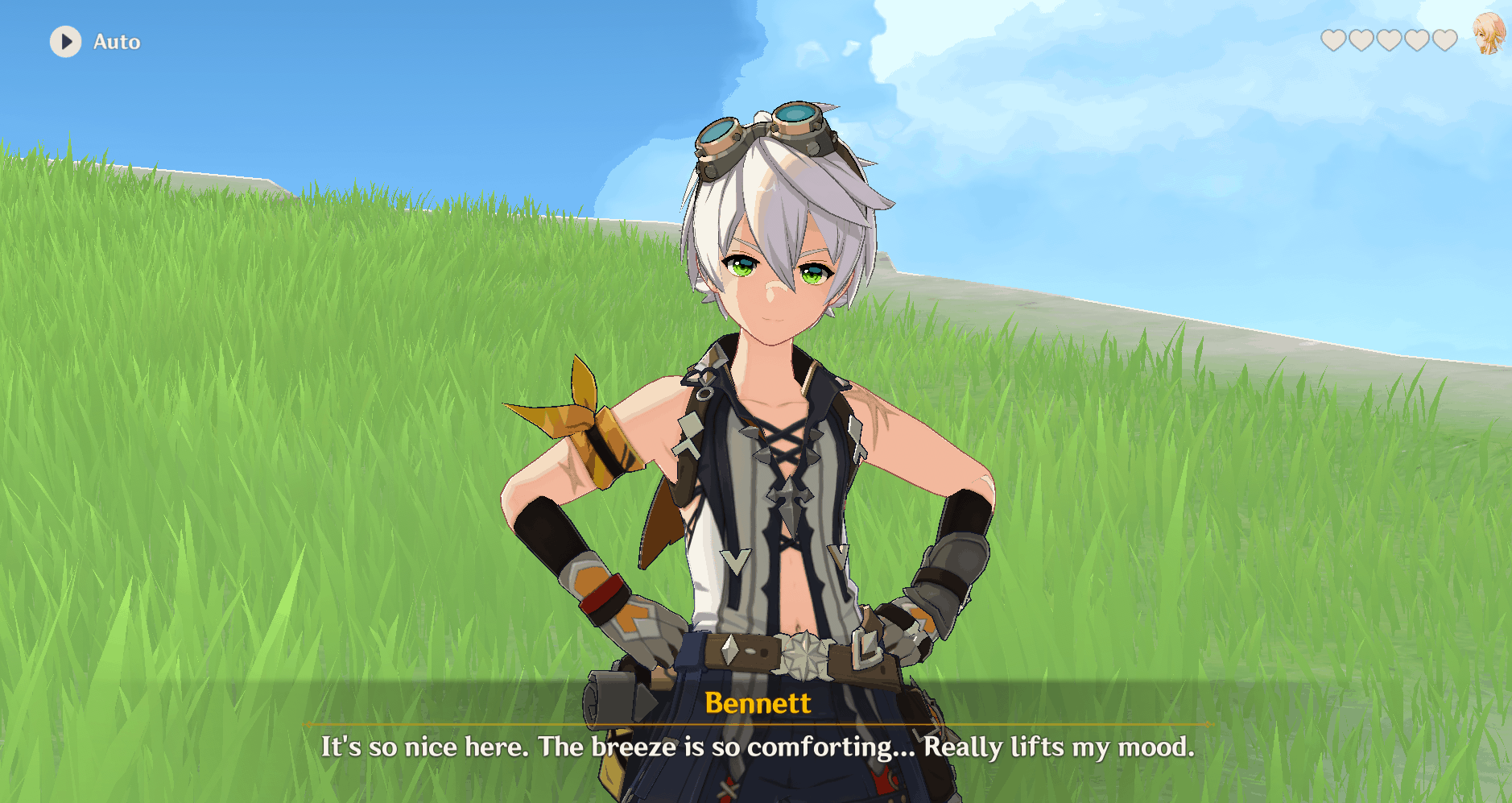Open the character portrait in the top-right corner
The image size is (1512, 803).
1491,35
